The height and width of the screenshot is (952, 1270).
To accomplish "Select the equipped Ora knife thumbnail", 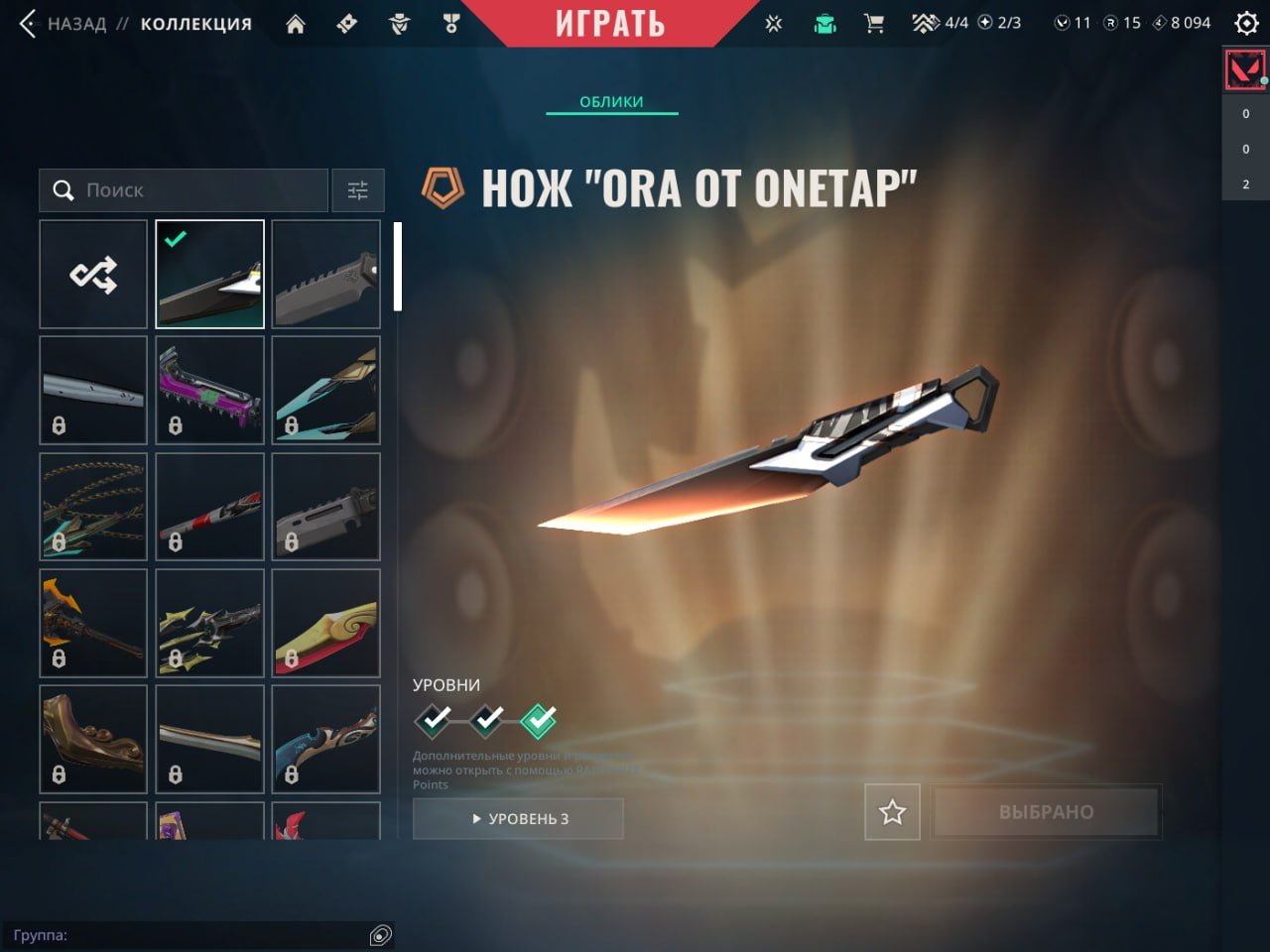I will coord(209,275).
